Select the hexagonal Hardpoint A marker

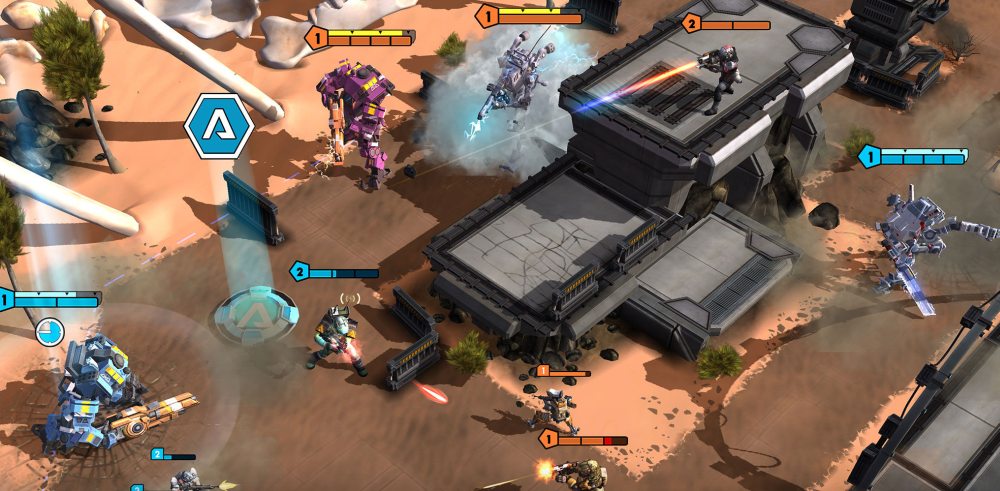(x=219, y=126)
